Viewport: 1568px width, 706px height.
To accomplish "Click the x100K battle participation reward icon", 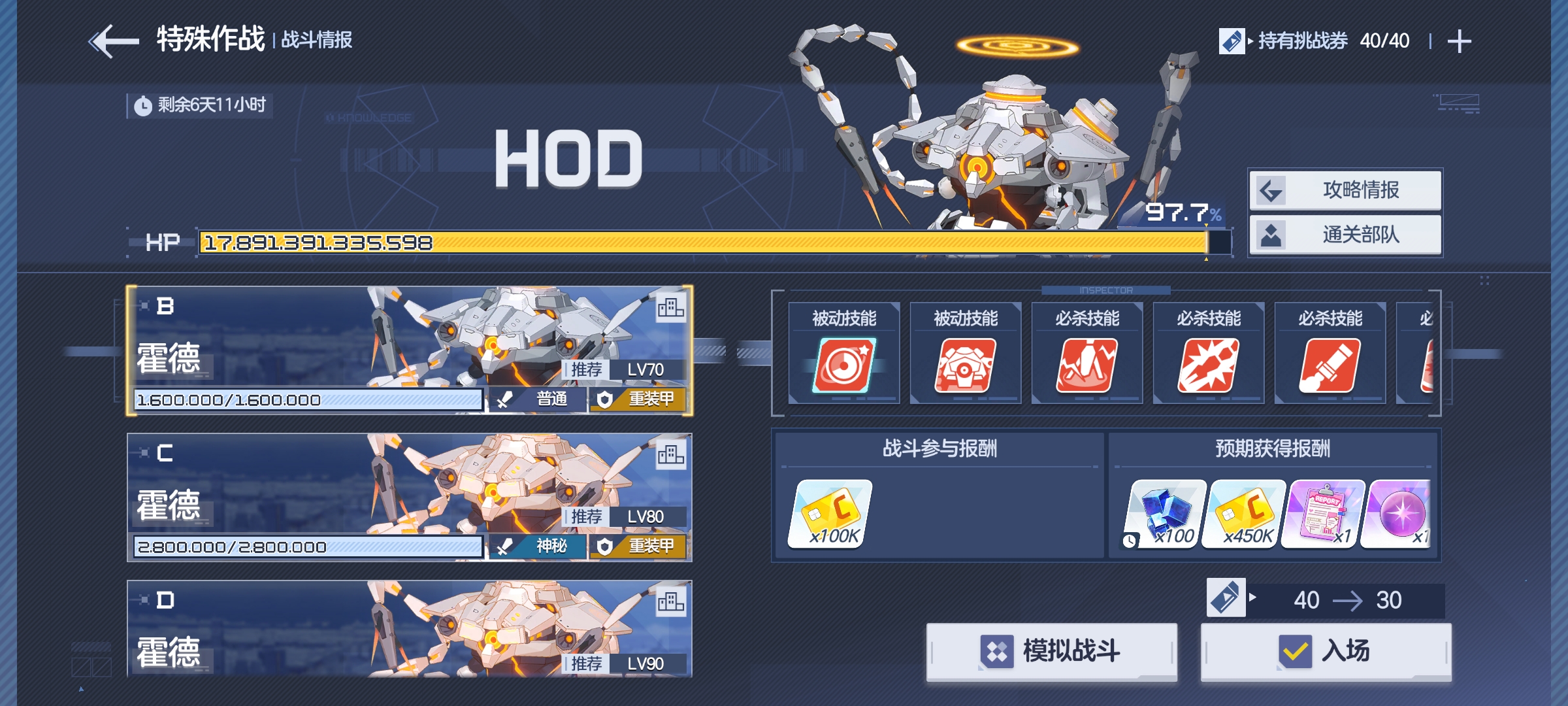I will coord(831,515).
